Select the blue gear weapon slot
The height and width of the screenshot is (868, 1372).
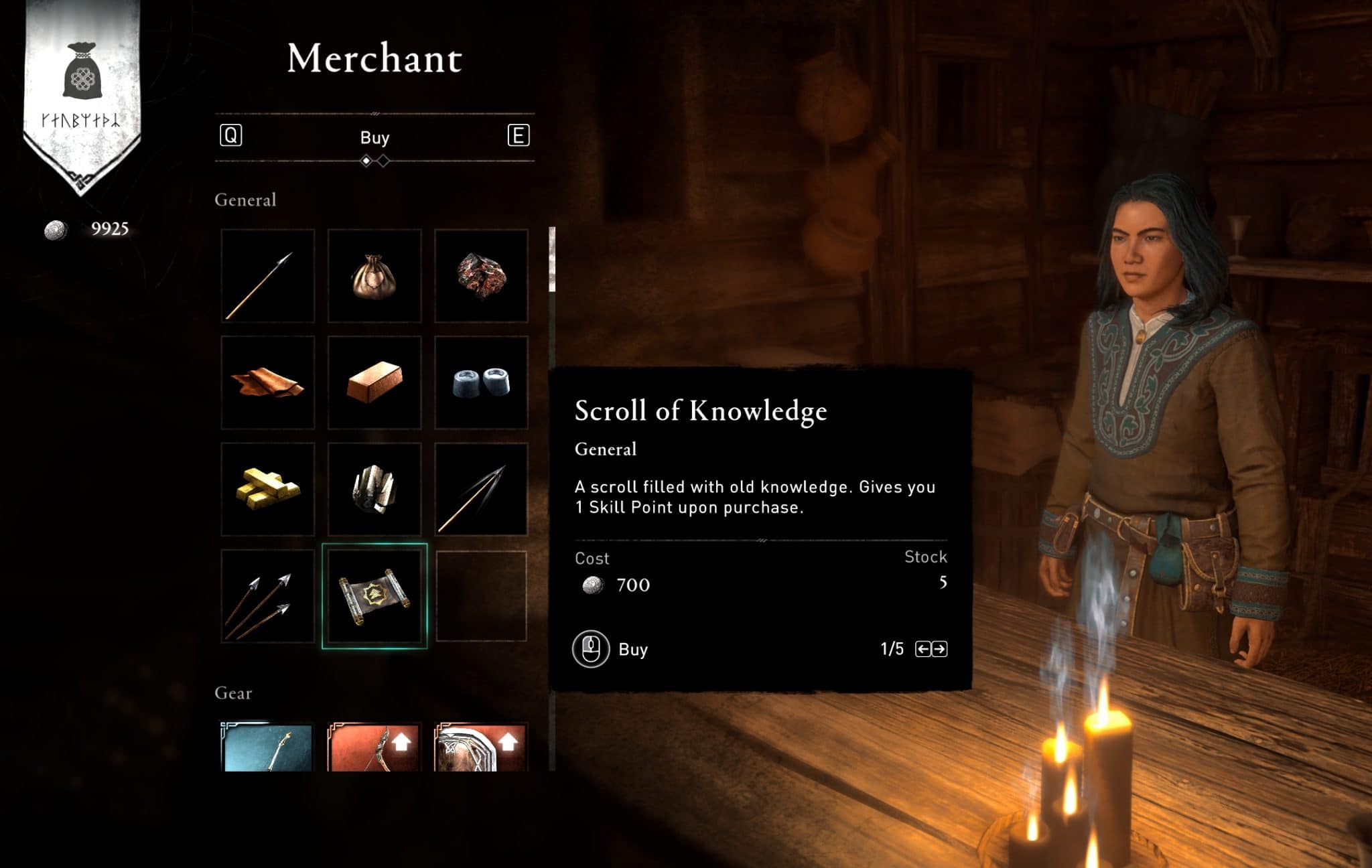pos(268,747)
